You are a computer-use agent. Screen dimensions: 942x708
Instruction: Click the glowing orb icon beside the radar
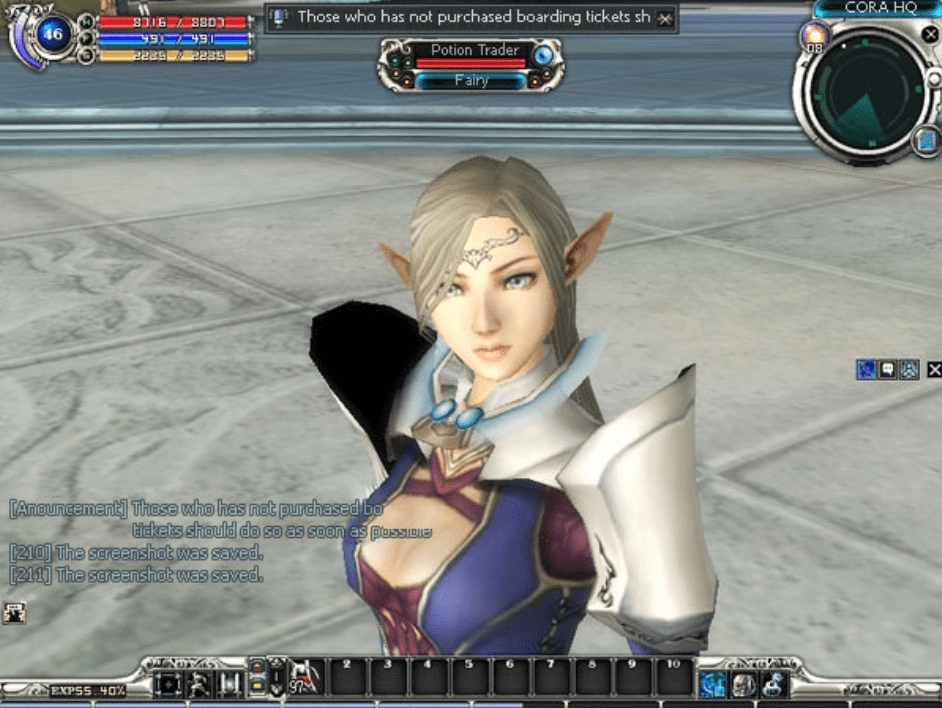click(x=814, y=36)
